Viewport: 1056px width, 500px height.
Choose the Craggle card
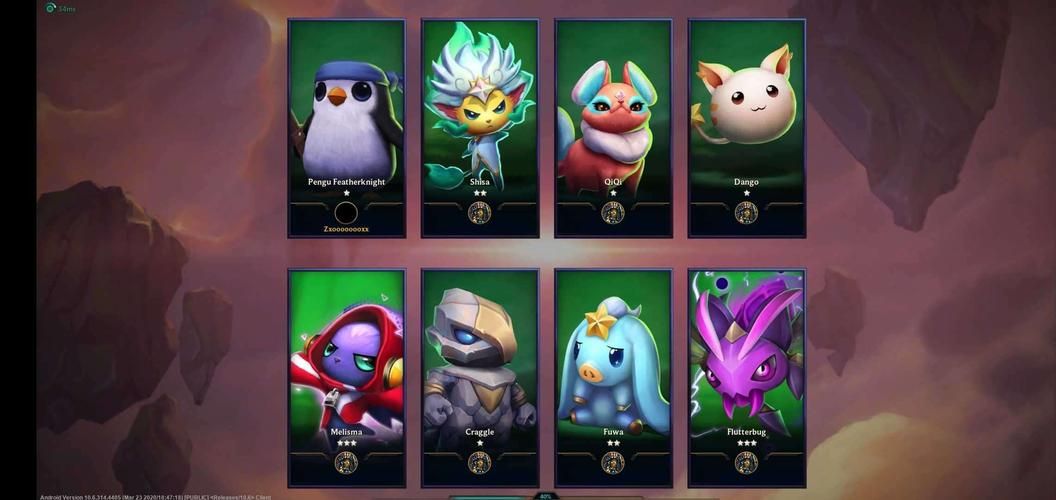[480, 377]
